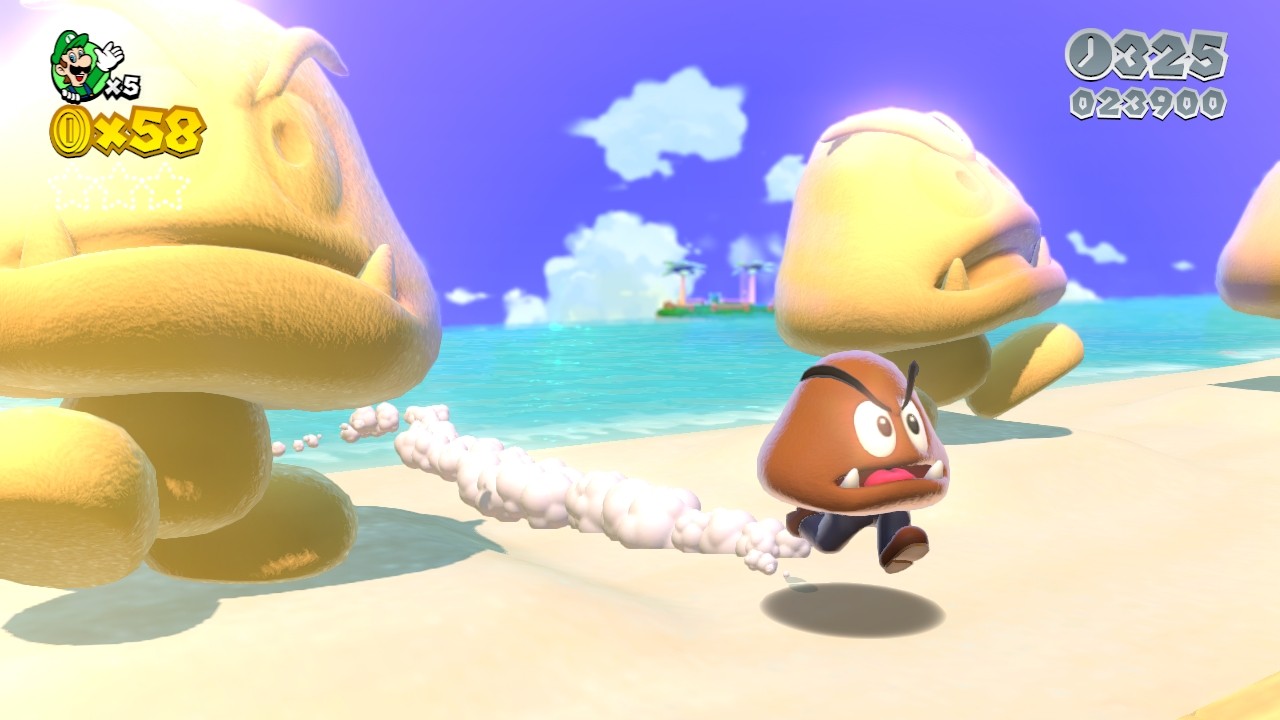Click the Luigi lives icon
Viewport: 1280px width, 720px height.
(x=84, y=66)
